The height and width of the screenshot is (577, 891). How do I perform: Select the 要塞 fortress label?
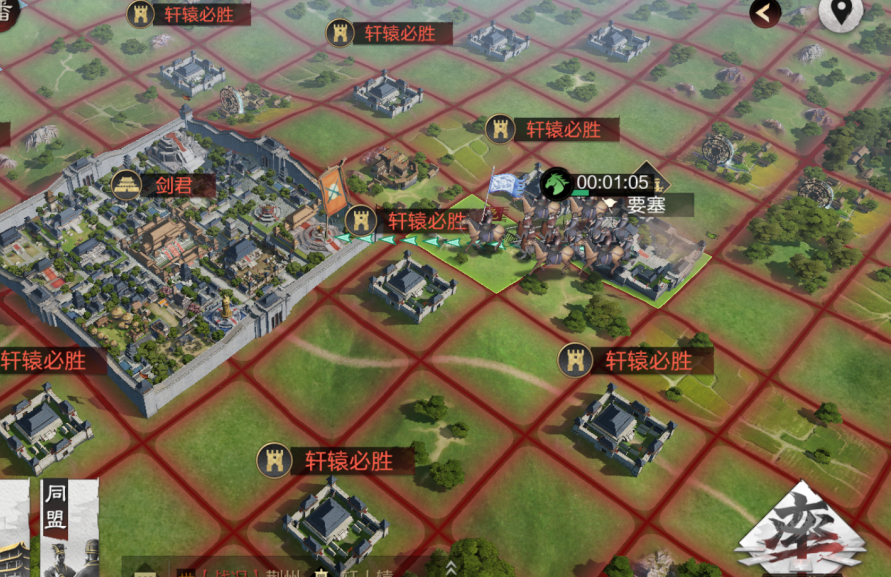click(646, 205)
